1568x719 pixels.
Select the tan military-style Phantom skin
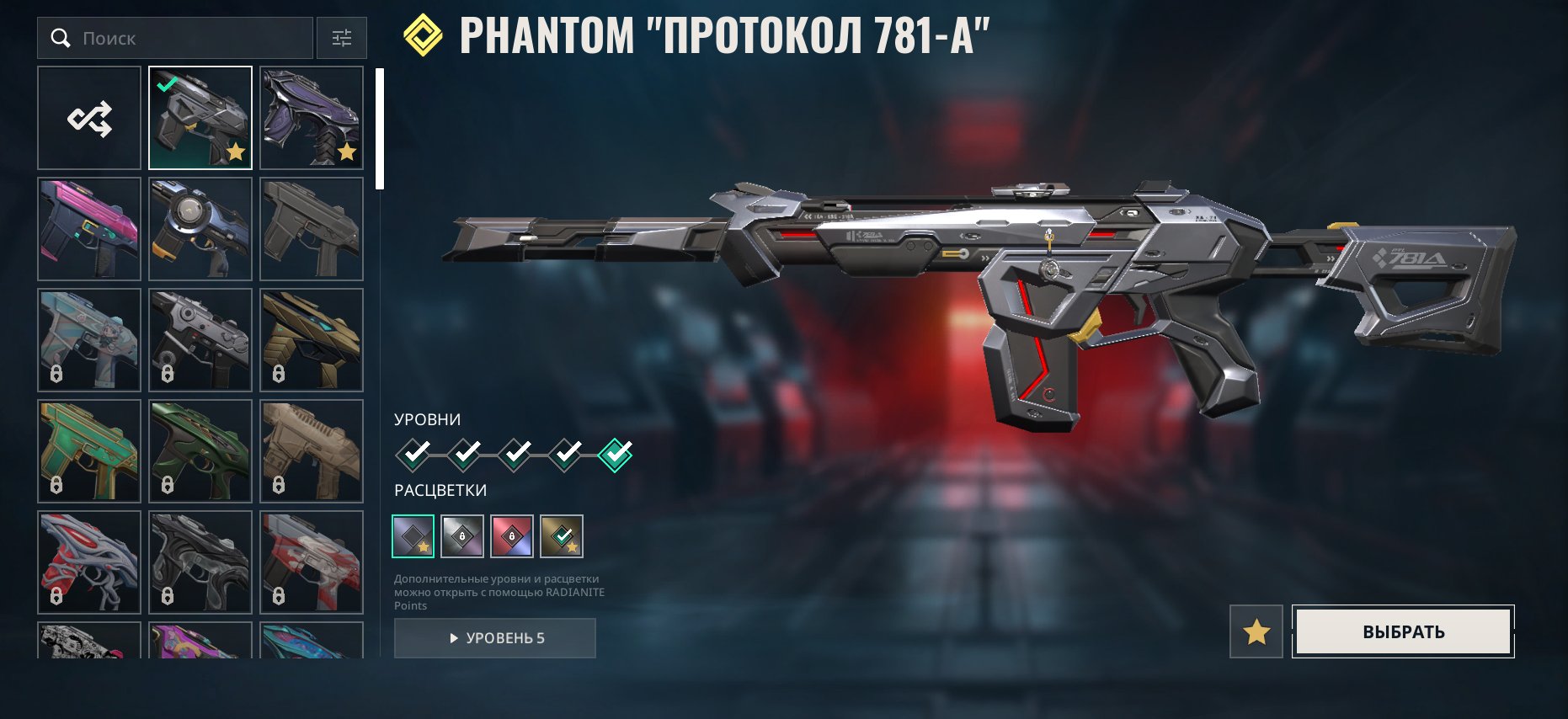(312, 450)
